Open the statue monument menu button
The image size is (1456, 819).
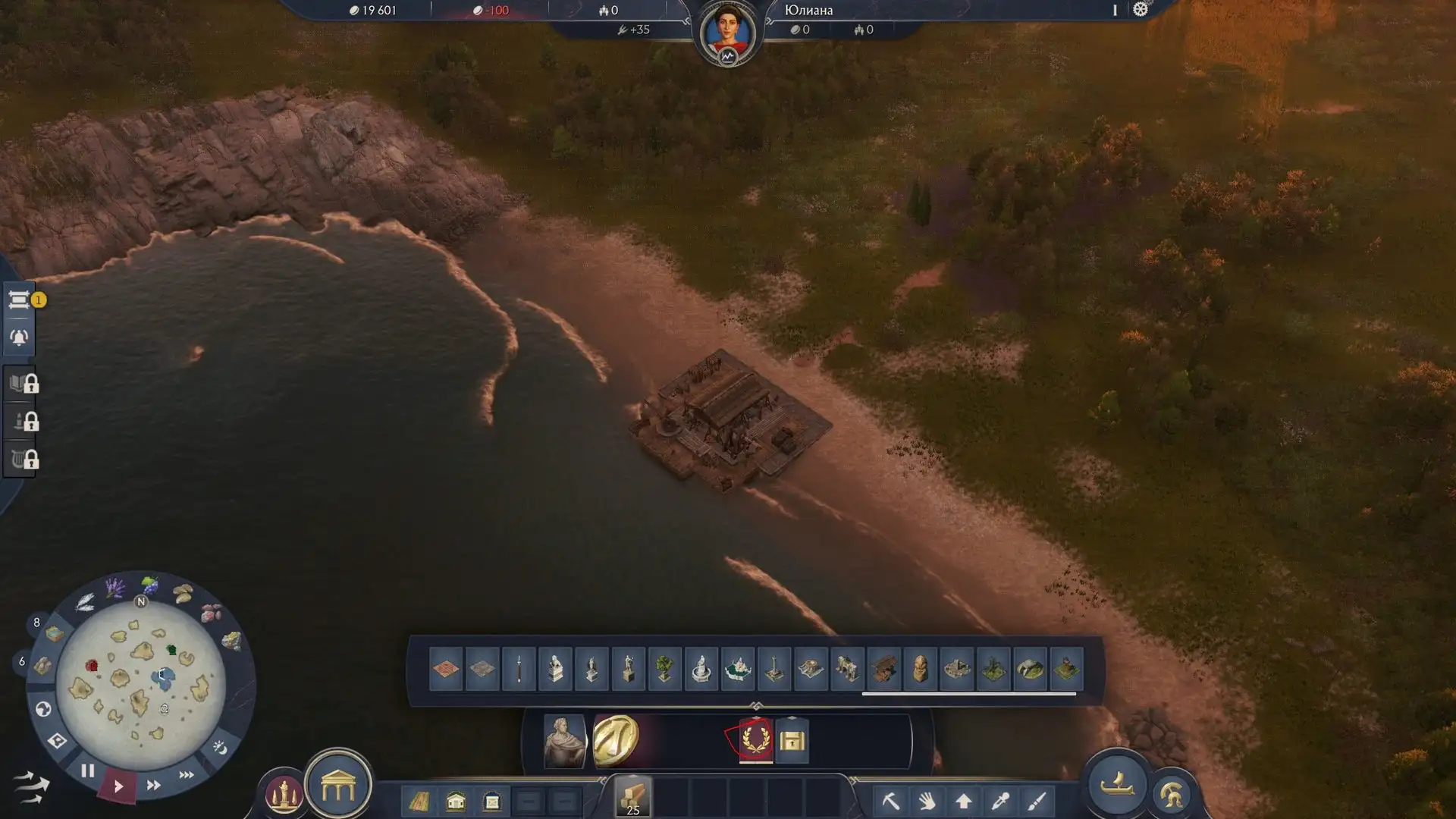click(x=284, y=794)
